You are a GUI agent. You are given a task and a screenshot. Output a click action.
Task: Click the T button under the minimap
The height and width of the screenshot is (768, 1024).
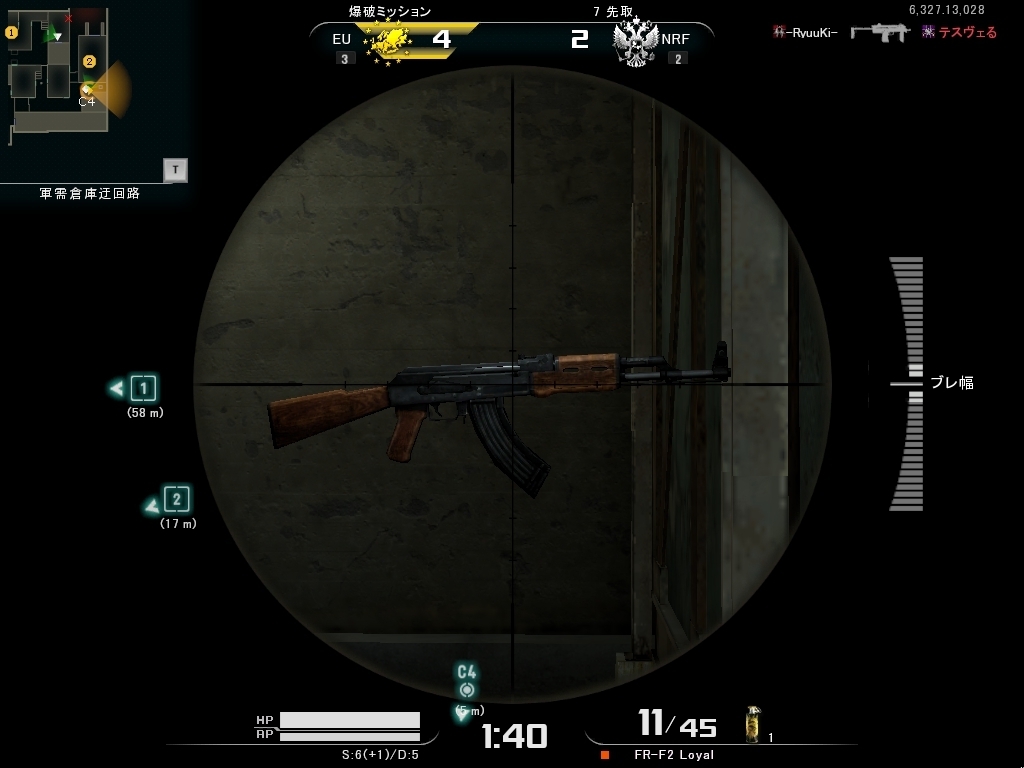(175, 170)
